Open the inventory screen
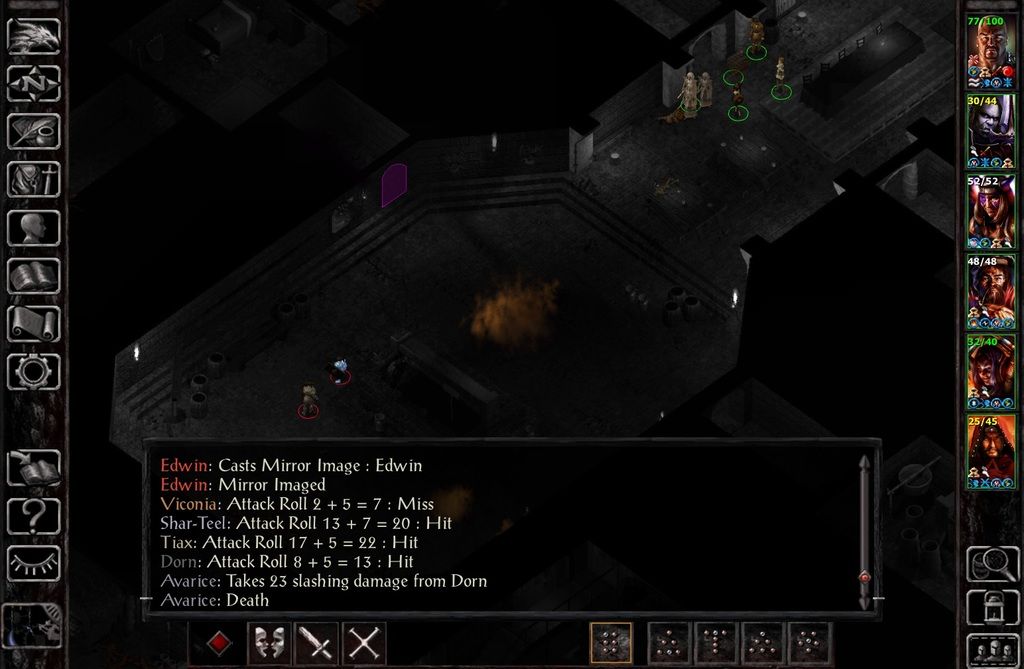Viewport: 1024px width, 669px height. [33, 180]
